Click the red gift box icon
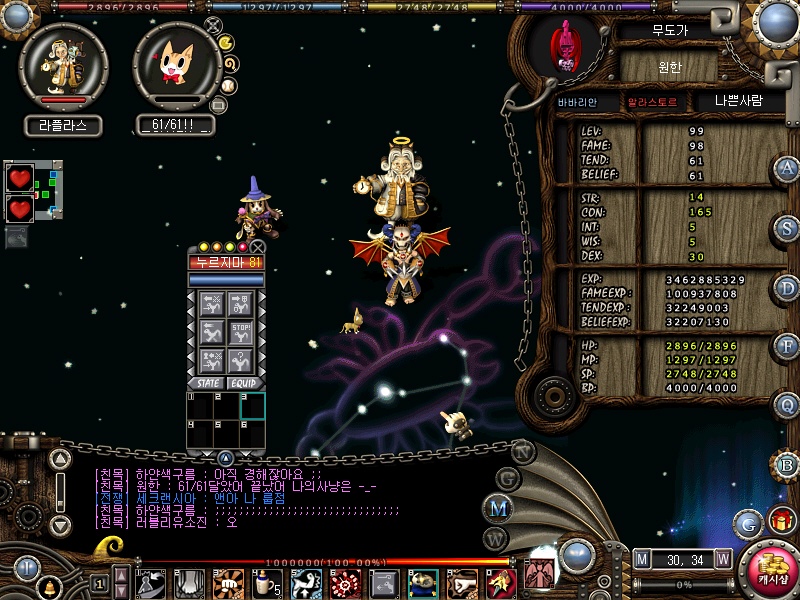 pyautogui.click(x=780, y=521)
